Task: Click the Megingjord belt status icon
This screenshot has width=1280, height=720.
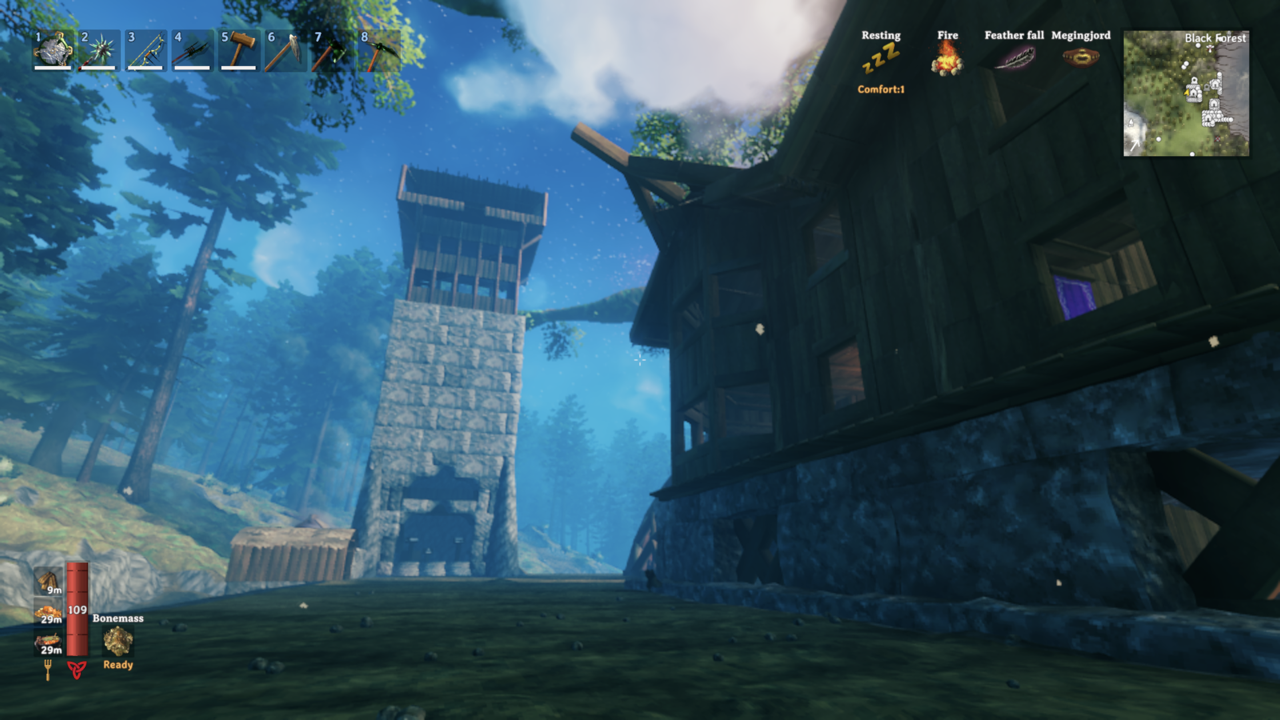Action: click(1080, 57)
